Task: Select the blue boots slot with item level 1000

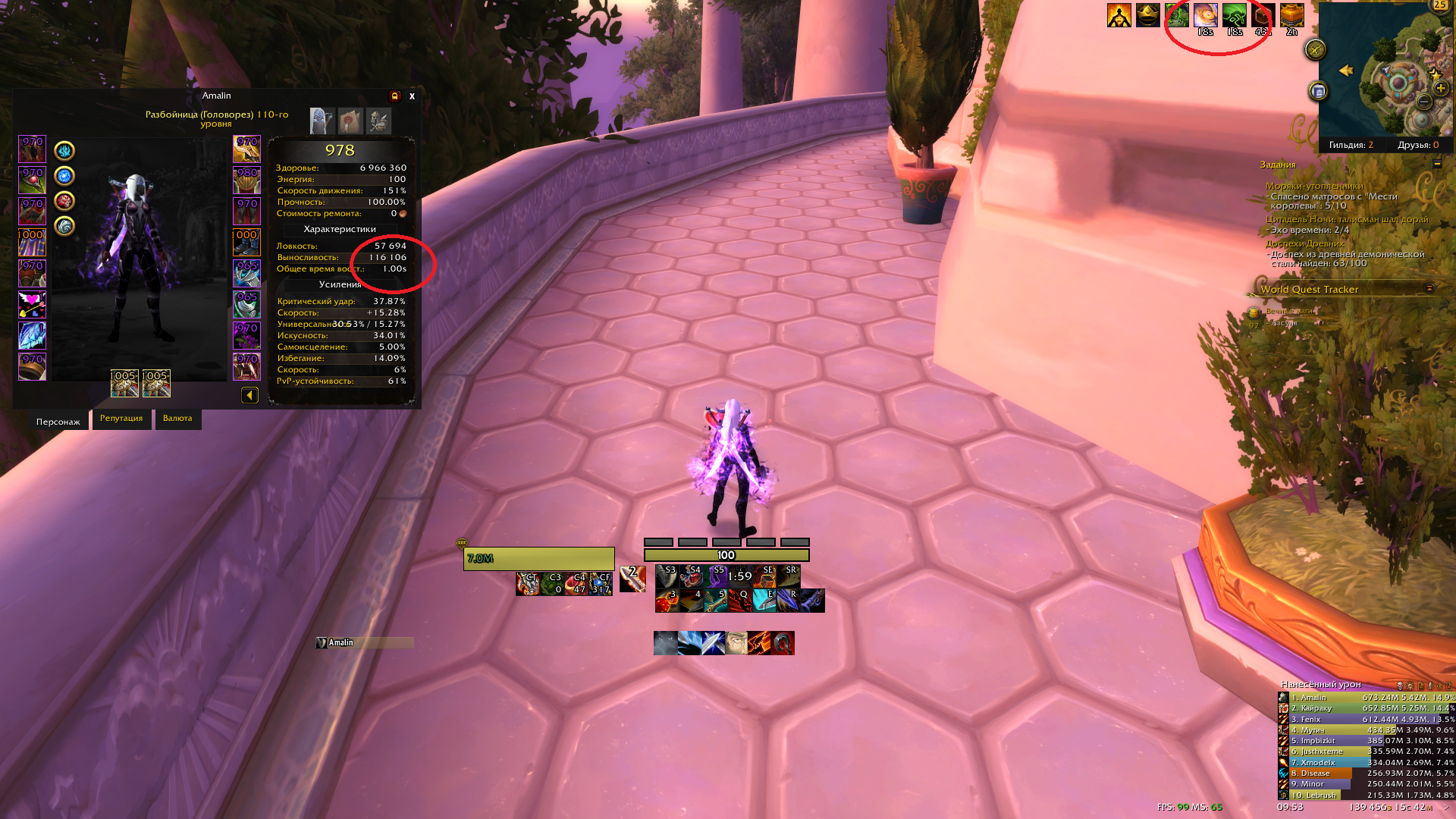Action: coord(246,243)
